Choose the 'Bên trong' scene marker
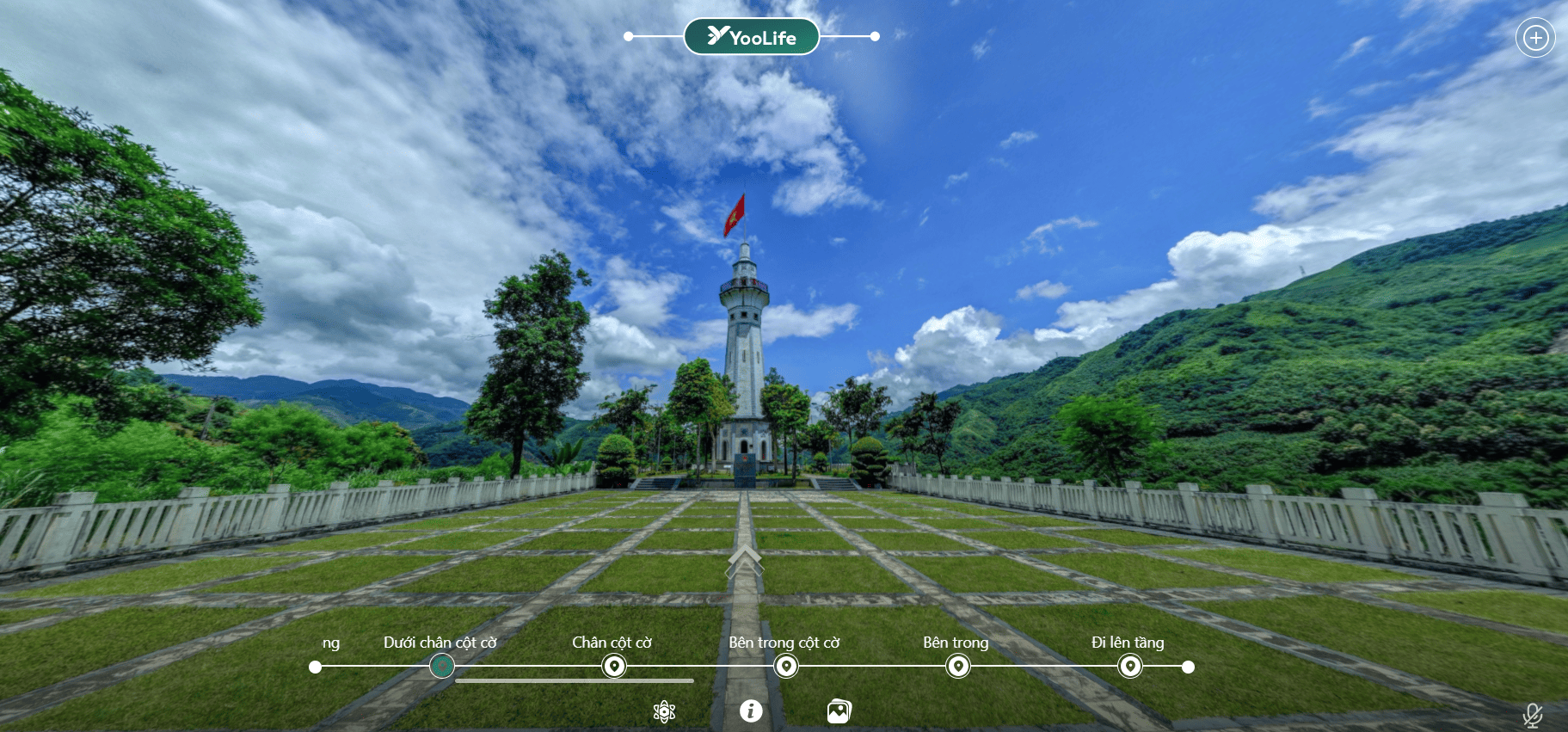 (x=957, y=666)
